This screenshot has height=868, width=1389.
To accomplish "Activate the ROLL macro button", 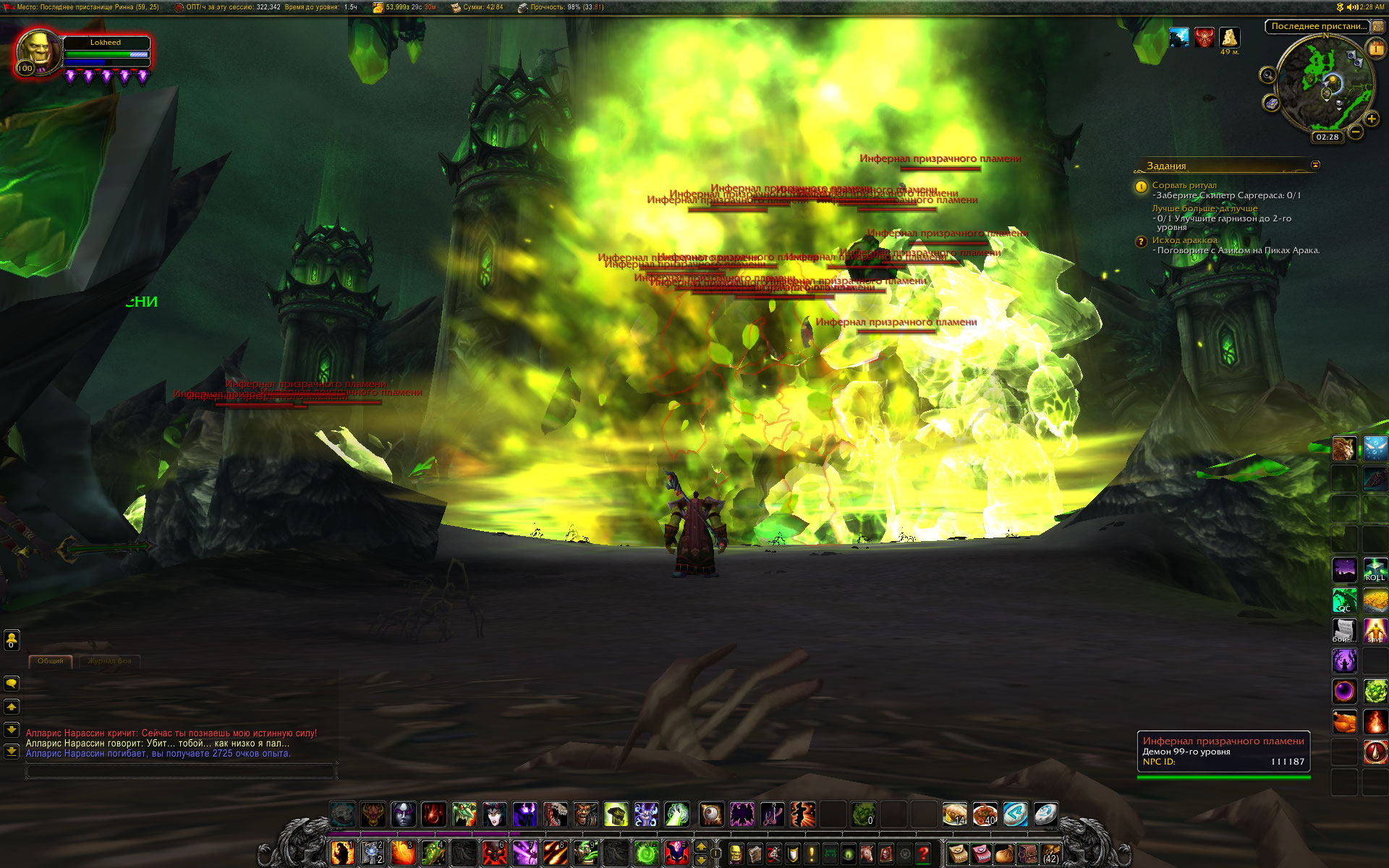I will point(1375,570).
